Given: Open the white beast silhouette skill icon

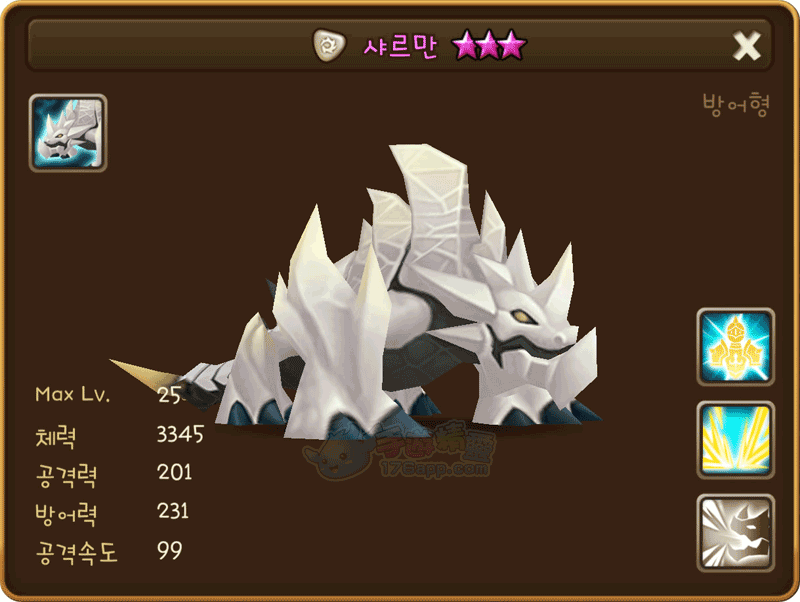Looking at the screenshot, I should pos(736,533).
